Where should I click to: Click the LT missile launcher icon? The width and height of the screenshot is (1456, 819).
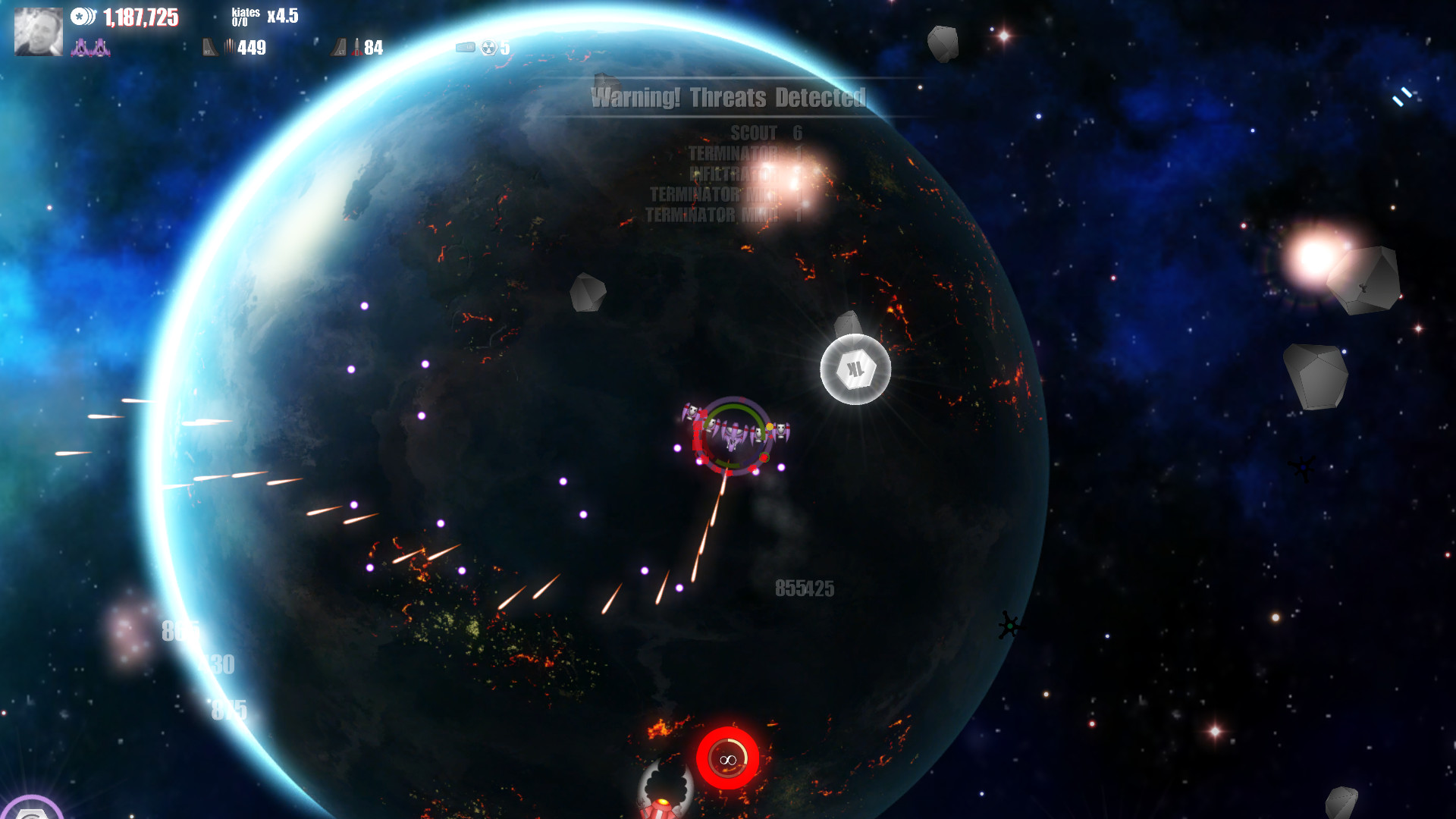coord(339,47)
